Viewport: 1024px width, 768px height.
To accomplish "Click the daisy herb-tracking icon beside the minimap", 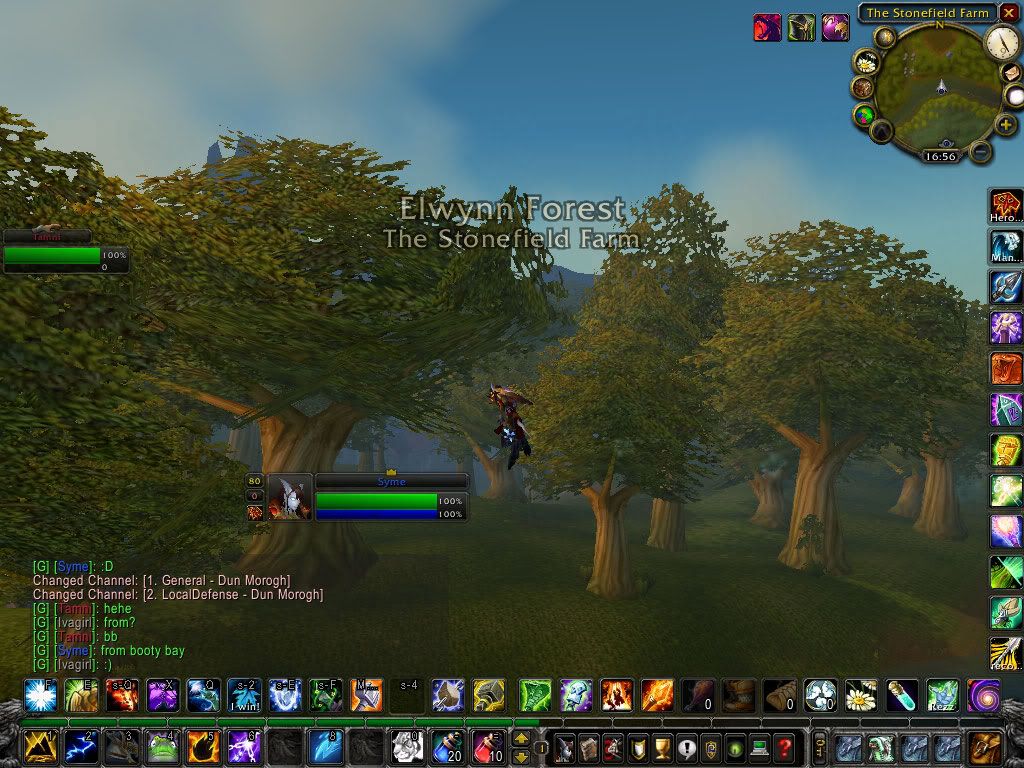I will pos(864,61).
